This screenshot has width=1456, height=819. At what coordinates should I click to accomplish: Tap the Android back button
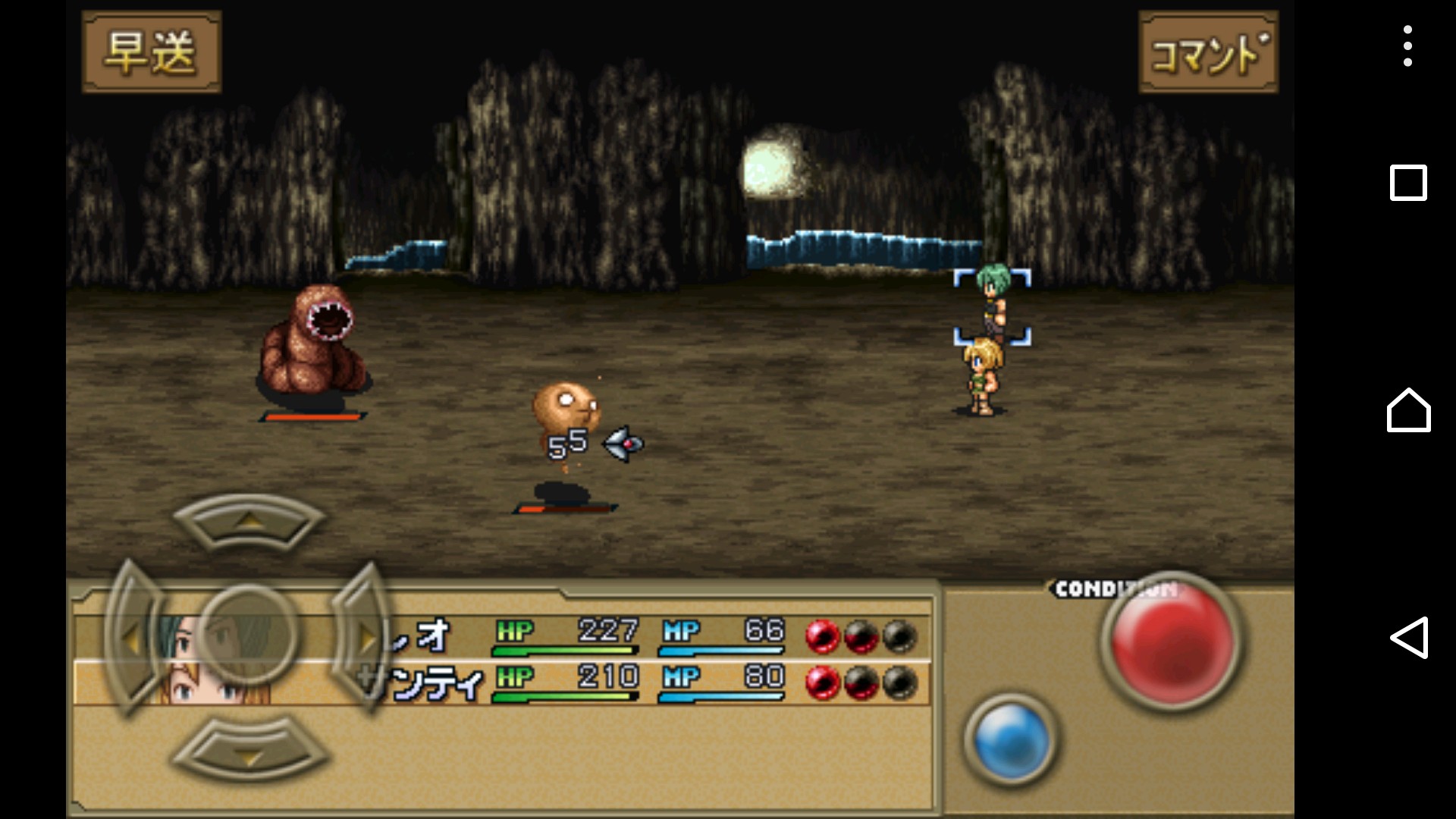pos(1408,638)
